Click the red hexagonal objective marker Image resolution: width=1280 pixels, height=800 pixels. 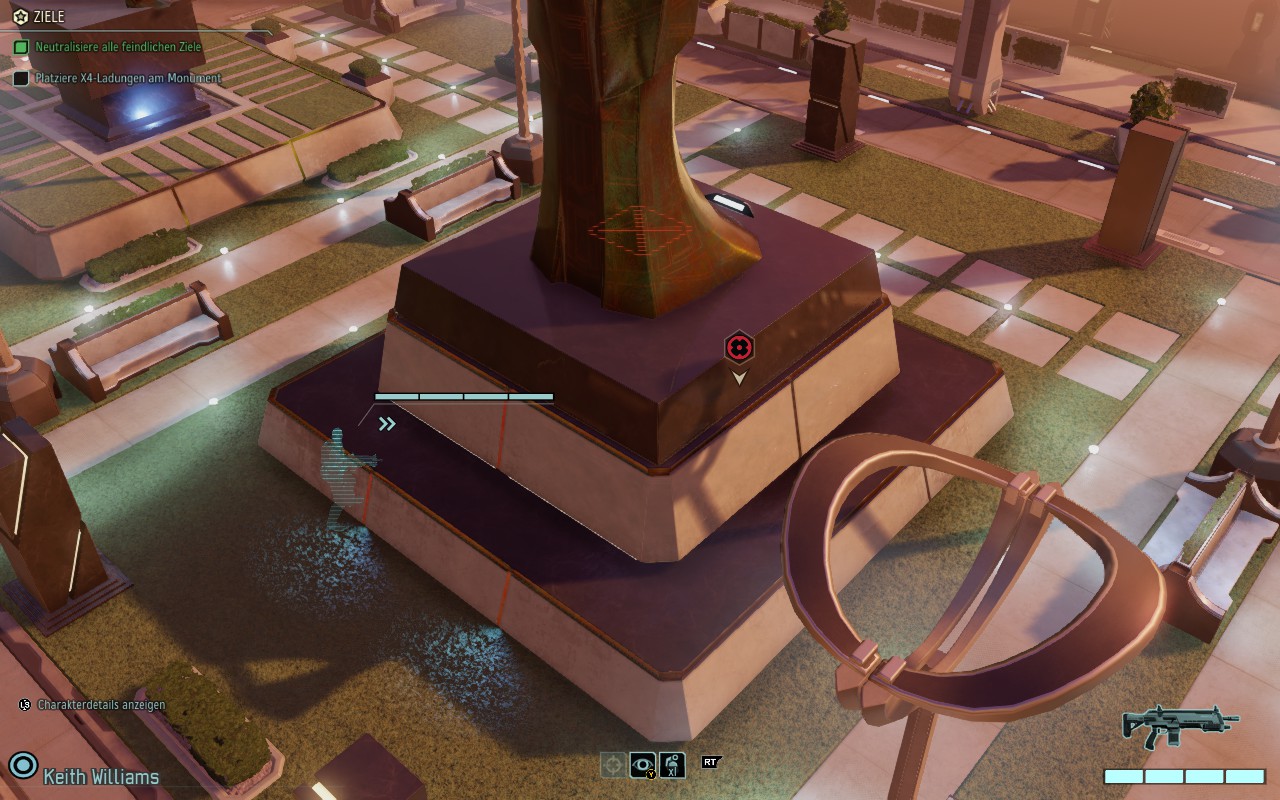(739, 347)
